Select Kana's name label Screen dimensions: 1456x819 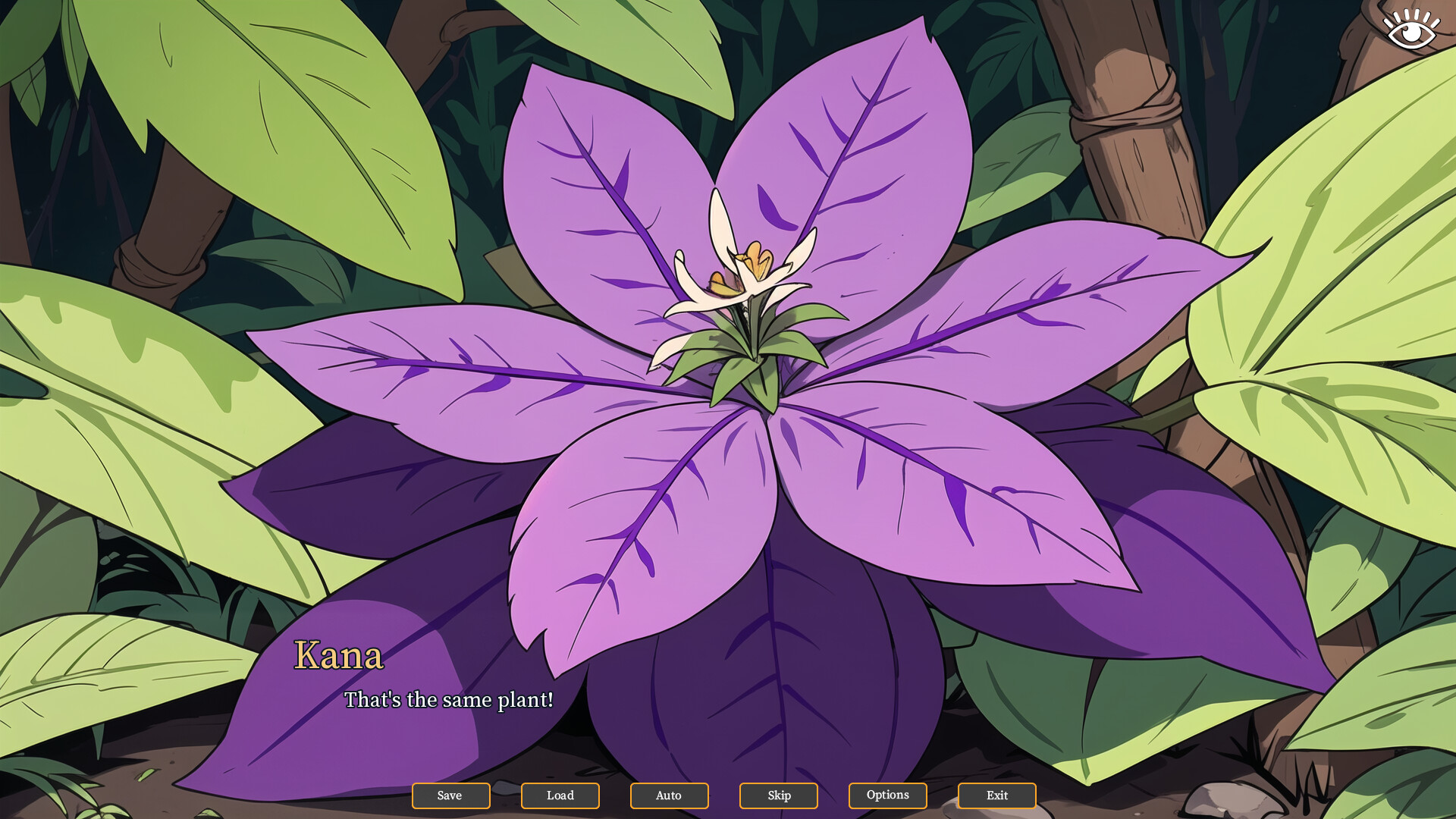coord(339,655)
